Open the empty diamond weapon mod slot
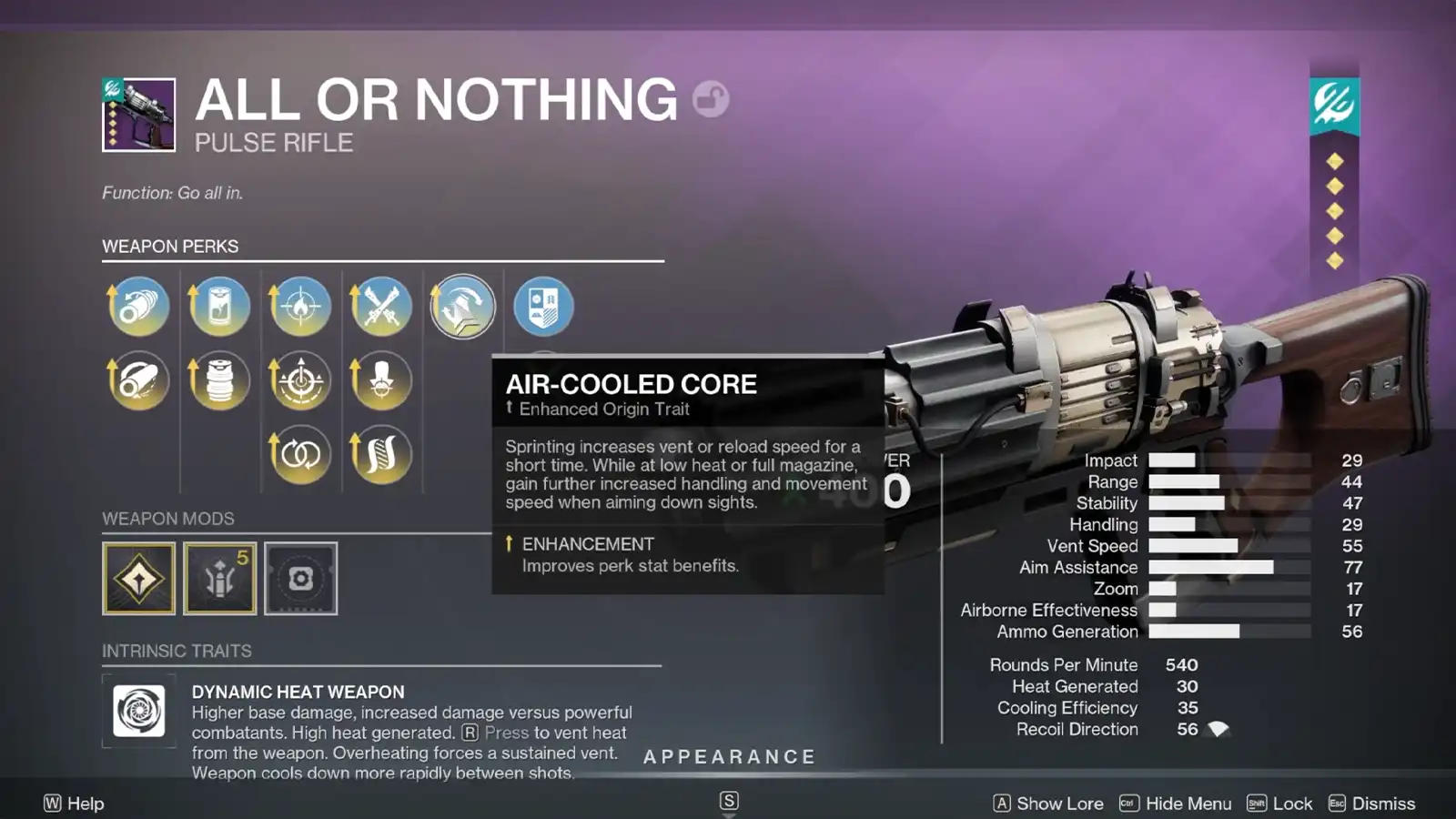Viewport: 1456px width, 819px height. (x=138, y=578)
